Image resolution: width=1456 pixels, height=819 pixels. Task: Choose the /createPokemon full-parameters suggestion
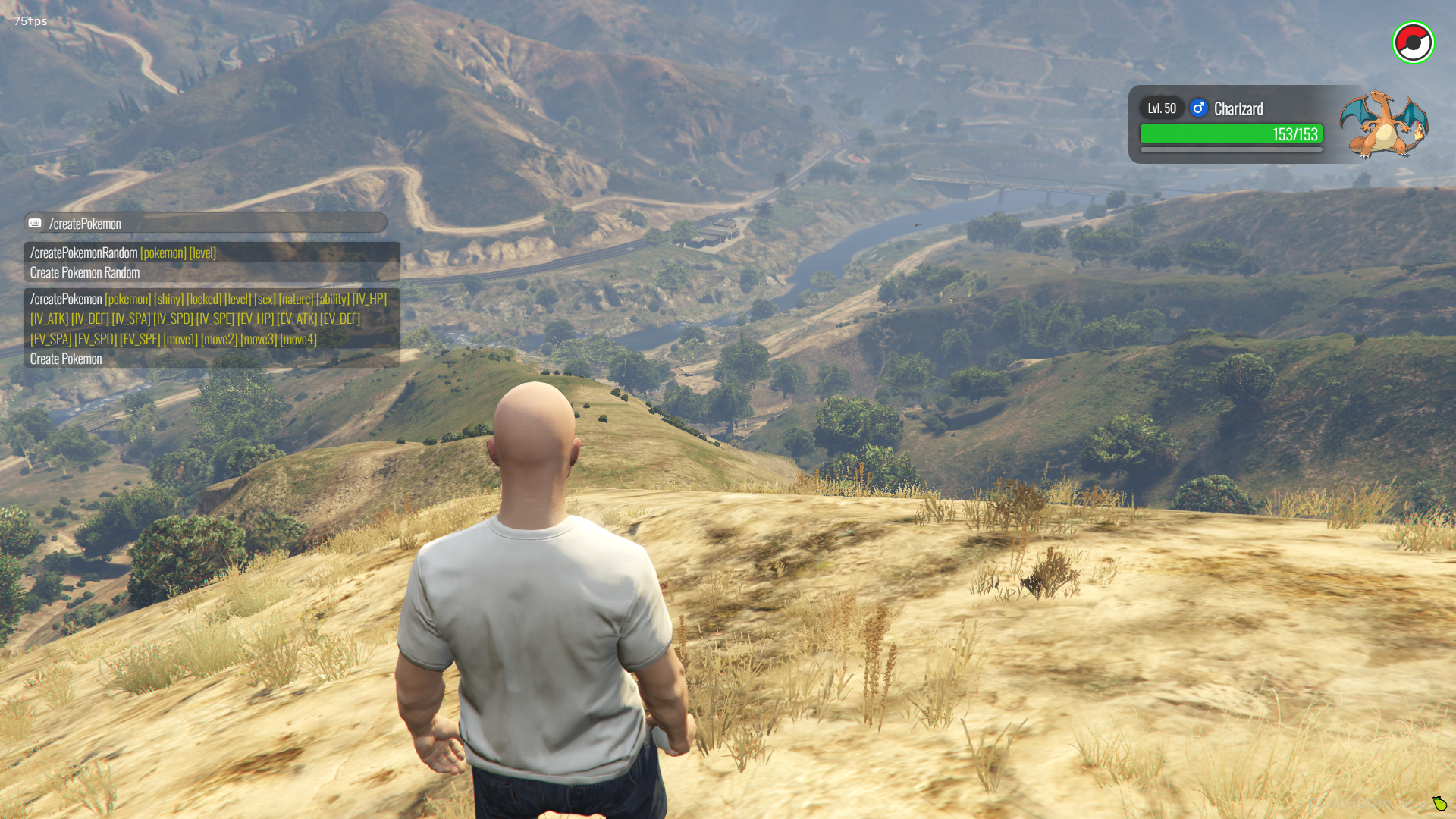[x=212, y=328]
